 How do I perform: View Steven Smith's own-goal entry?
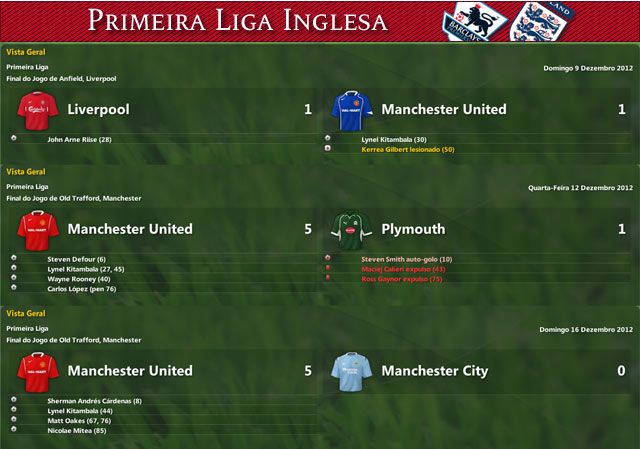(x=406, y=259)
